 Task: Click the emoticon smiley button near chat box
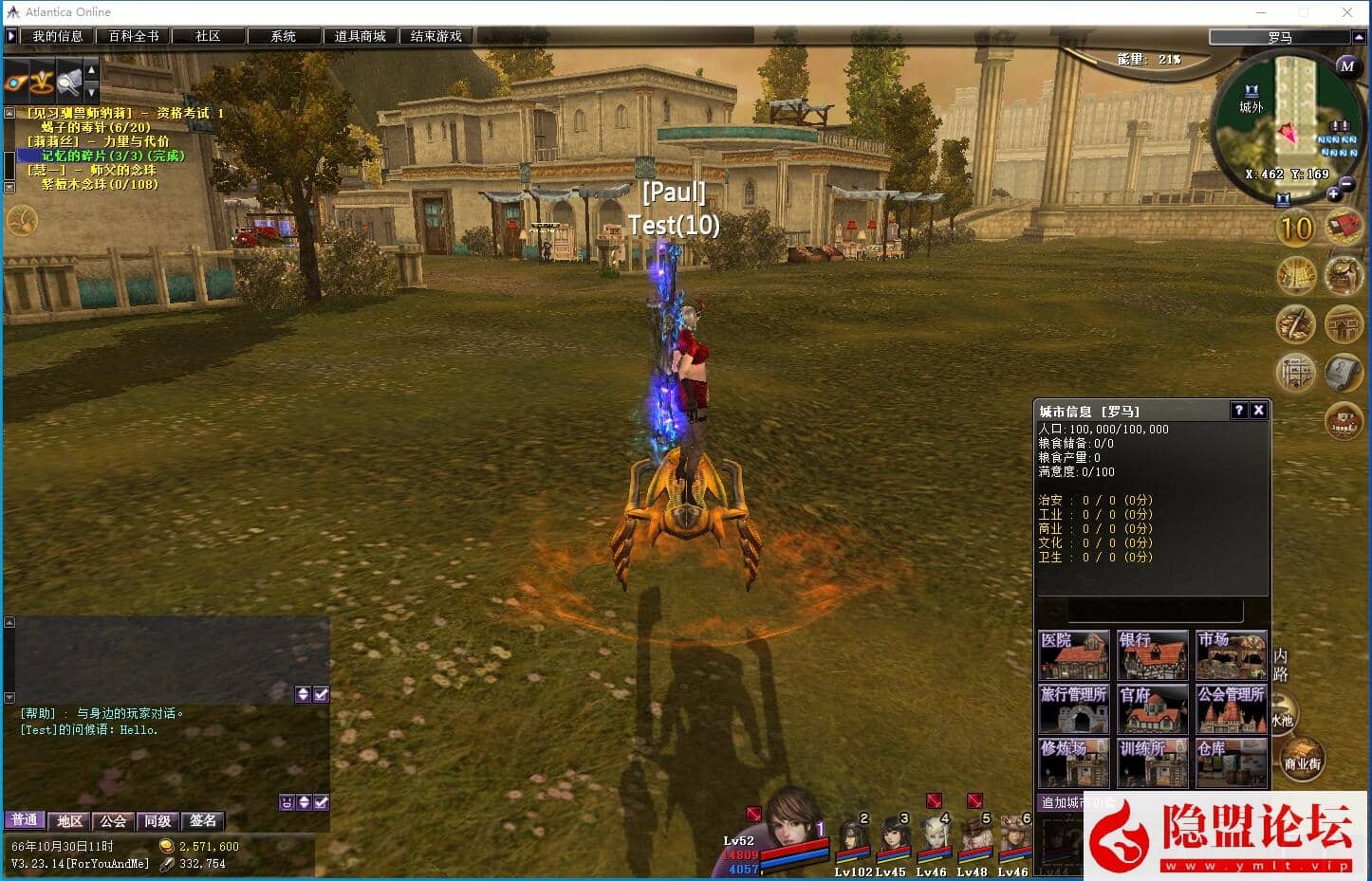click(x=287, y=801)
